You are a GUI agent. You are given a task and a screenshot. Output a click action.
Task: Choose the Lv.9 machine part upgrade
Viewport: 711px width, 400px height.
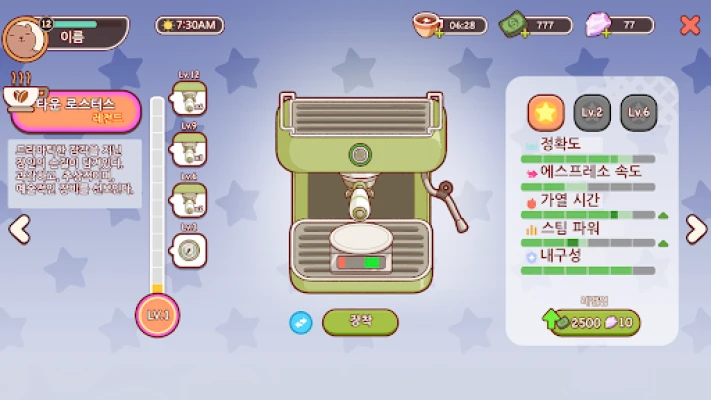click(x=189, y=150)
